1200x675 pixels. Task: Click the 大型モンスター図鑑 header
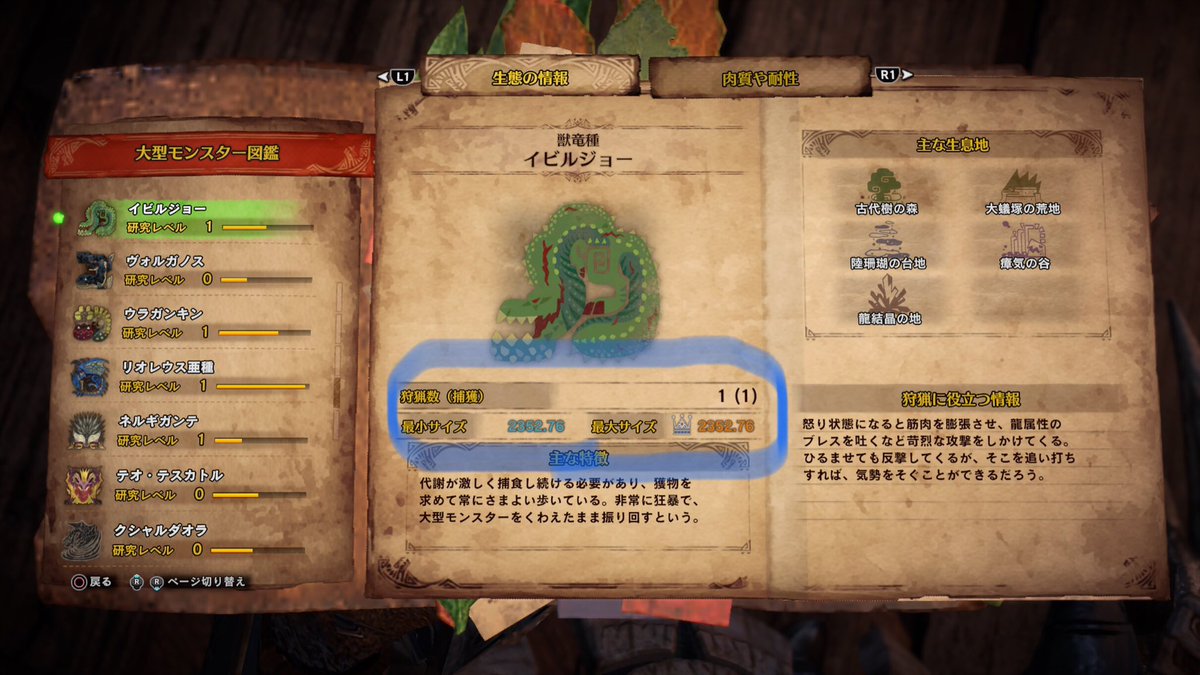[207, 153]
